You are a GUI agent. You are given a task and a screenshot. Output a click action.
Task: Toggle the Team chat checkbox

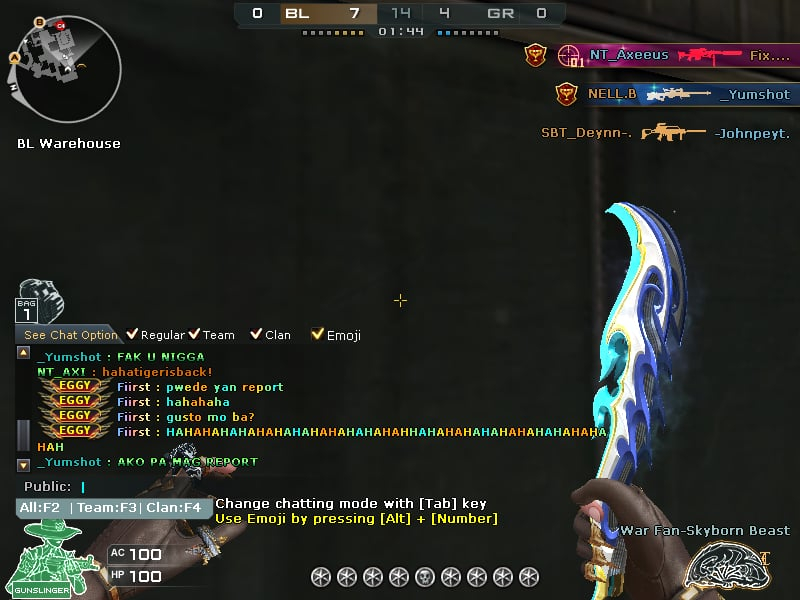click(194, 335)
